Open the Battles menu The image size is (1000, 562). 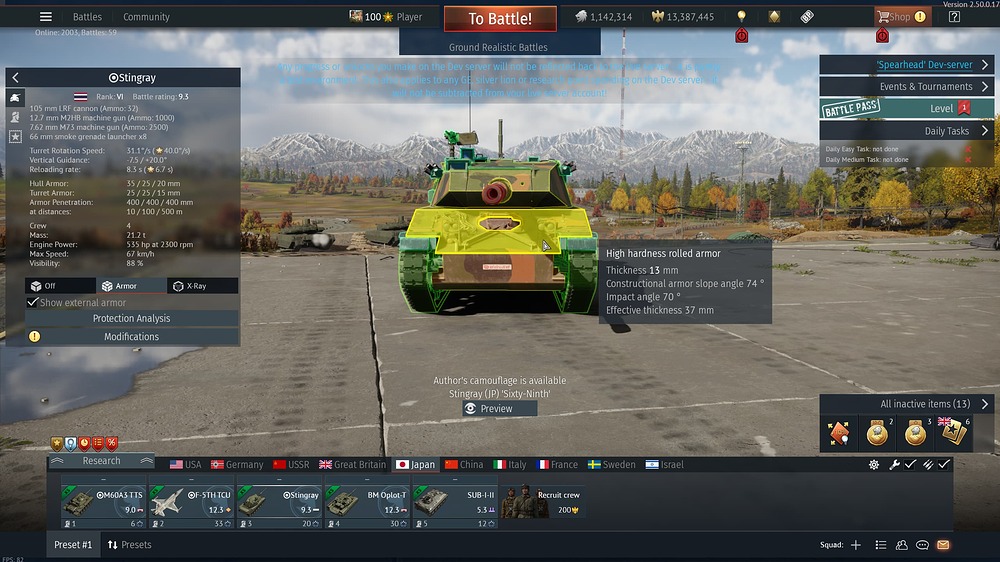[x=87, y=17]
